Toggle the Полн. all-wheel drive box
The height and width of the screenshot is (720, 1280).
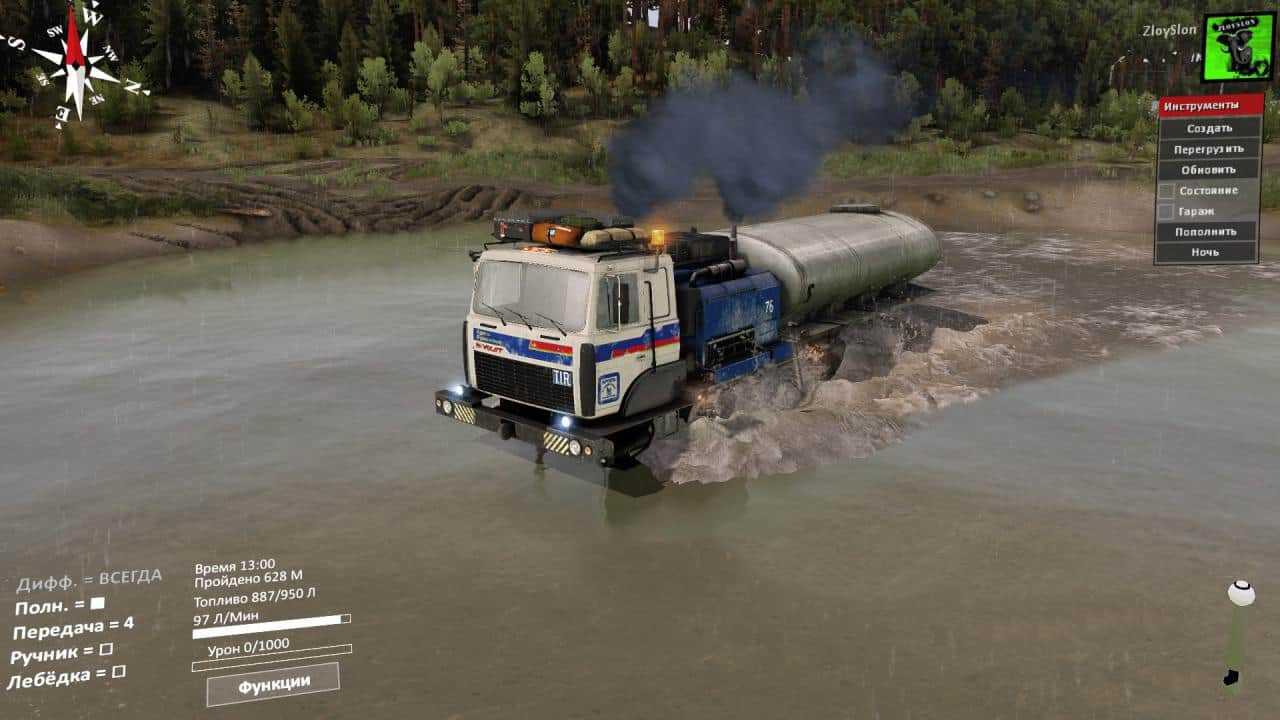click(97, 603)
